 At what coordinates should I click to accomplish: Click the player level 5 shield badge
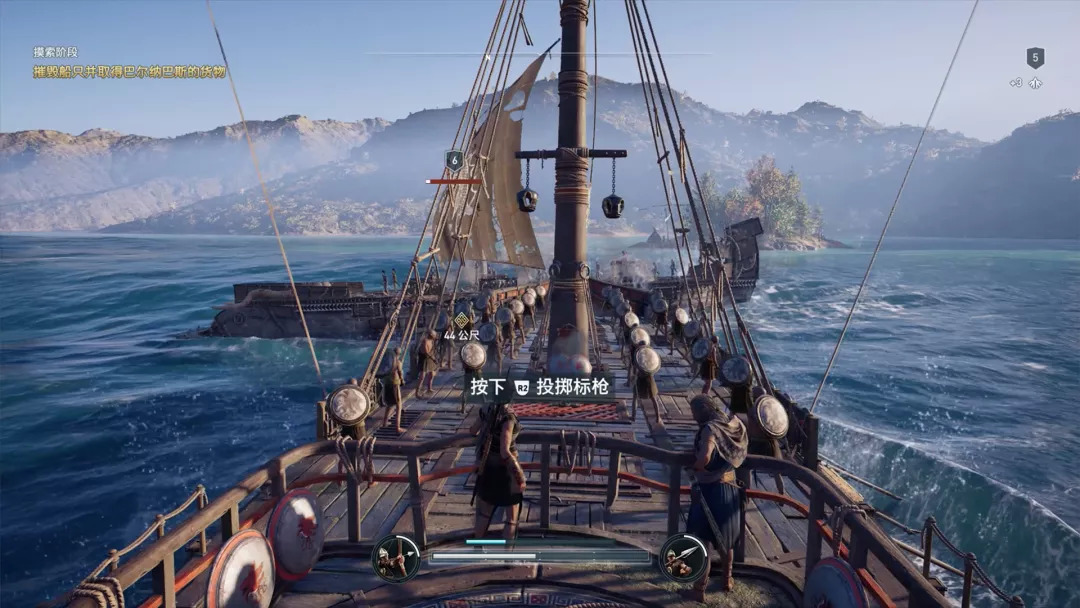click(1035, 58)
